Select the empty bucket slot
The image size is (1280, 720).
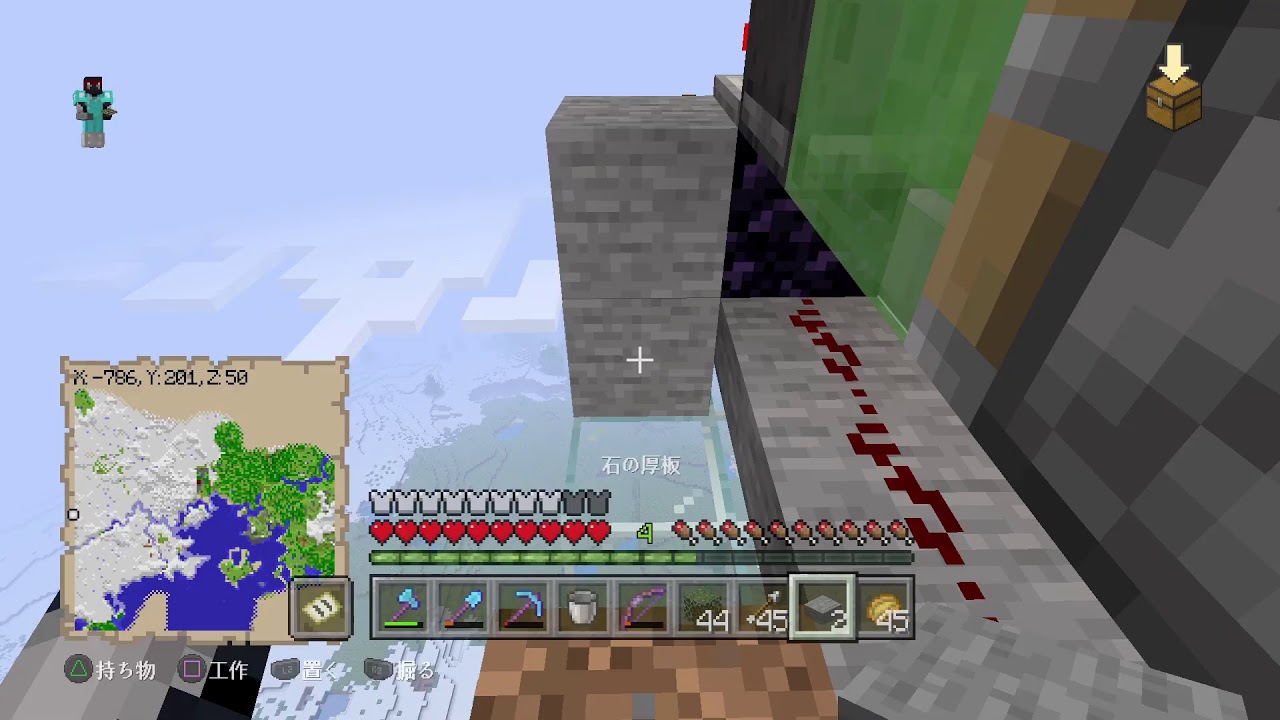(581, 605)
